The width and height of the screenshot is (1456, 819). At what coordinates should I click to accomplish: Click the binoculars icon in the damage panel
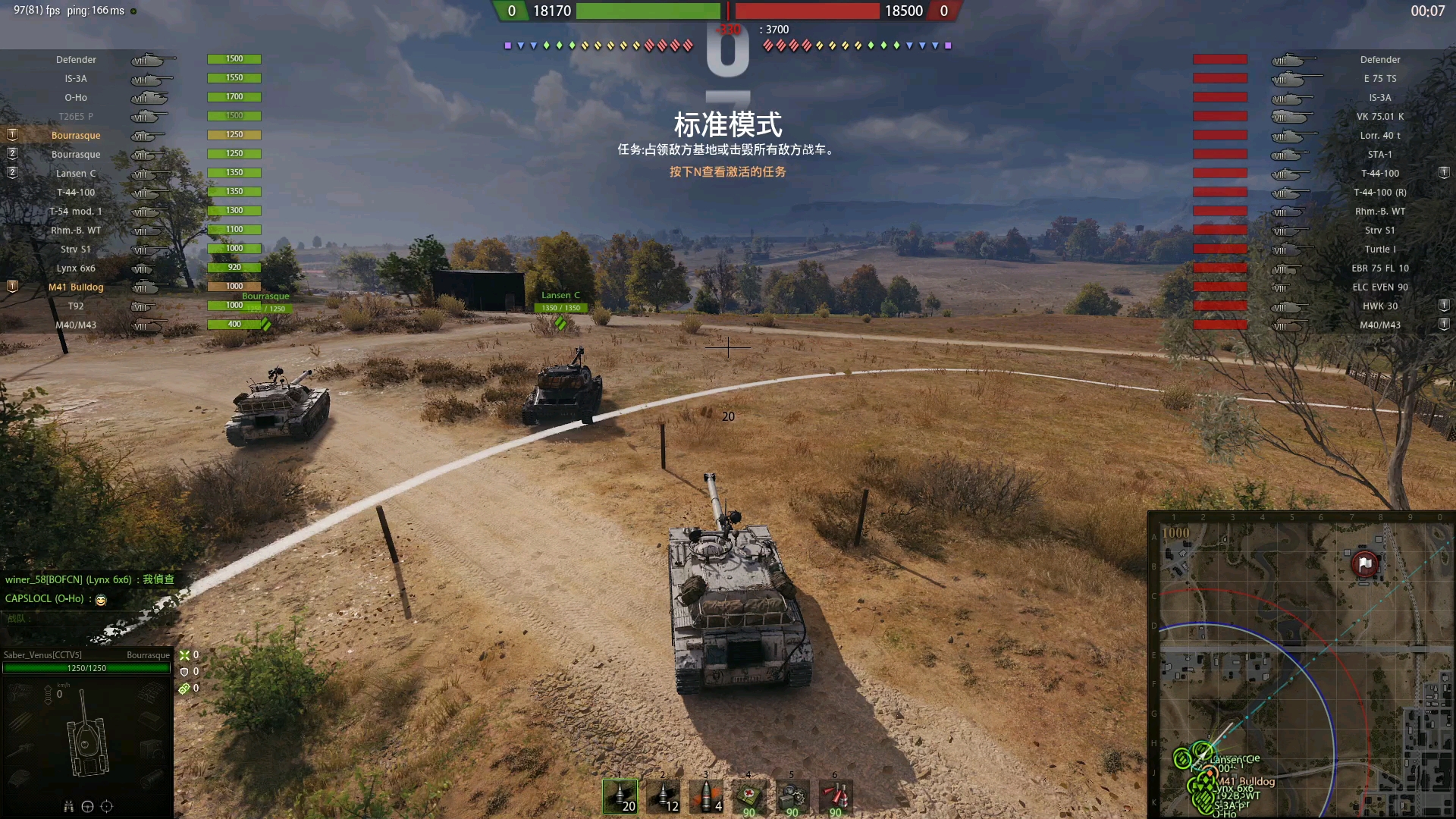(x=70, y=807)
